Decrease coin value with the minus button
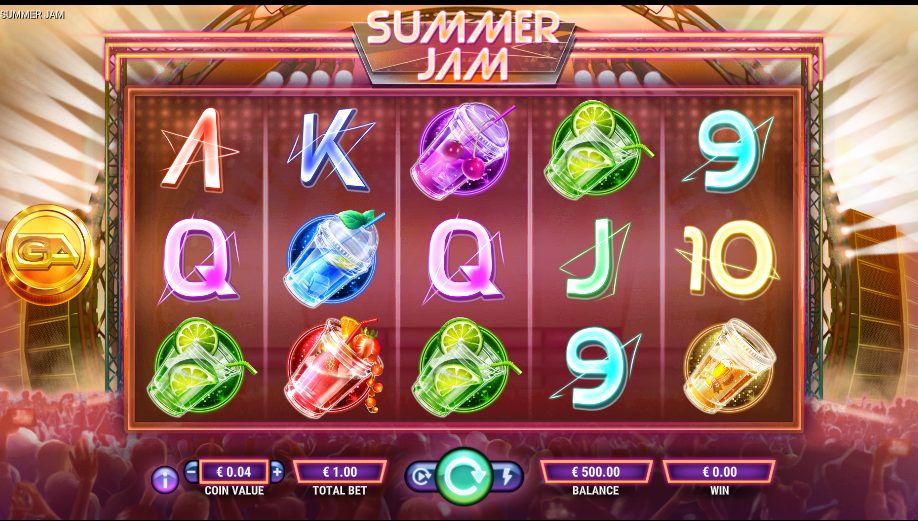Image resolution: width=918 pixels, height=521 pixels. coord(192,471)
